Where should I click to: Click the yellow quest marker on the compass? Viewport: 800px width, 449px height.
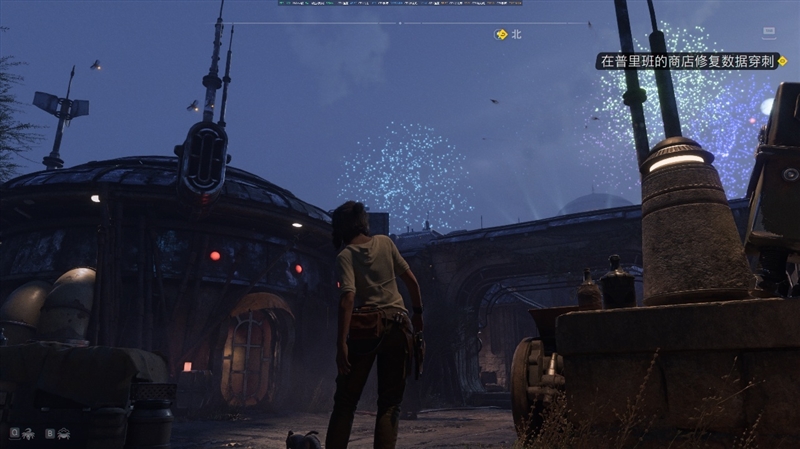point(502,34)
